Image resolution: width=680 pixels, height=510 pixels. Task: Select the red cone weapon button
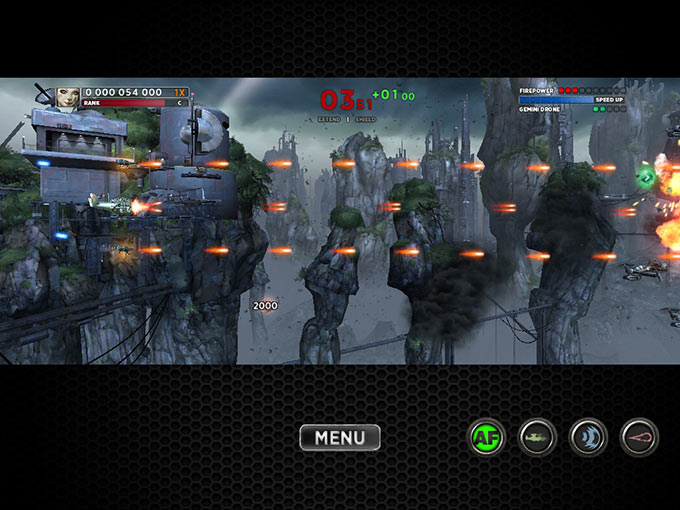[x=639, y=437]
